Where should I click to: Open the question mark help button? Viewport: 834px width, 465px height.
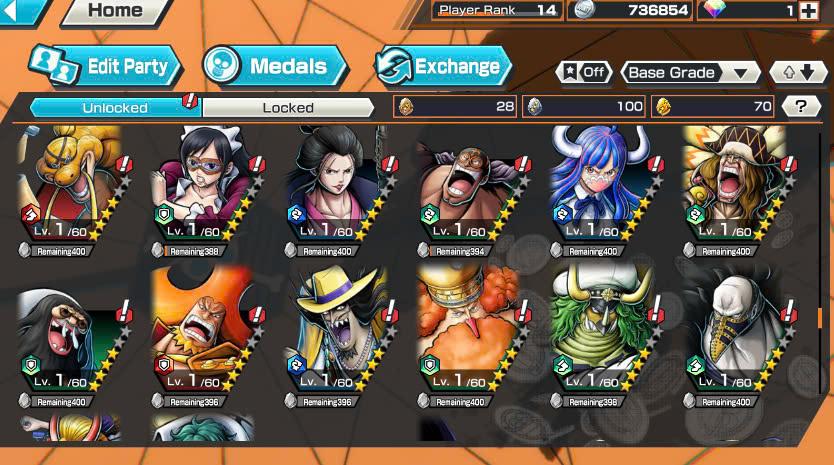pyautogui.click(x=800, y=107)
